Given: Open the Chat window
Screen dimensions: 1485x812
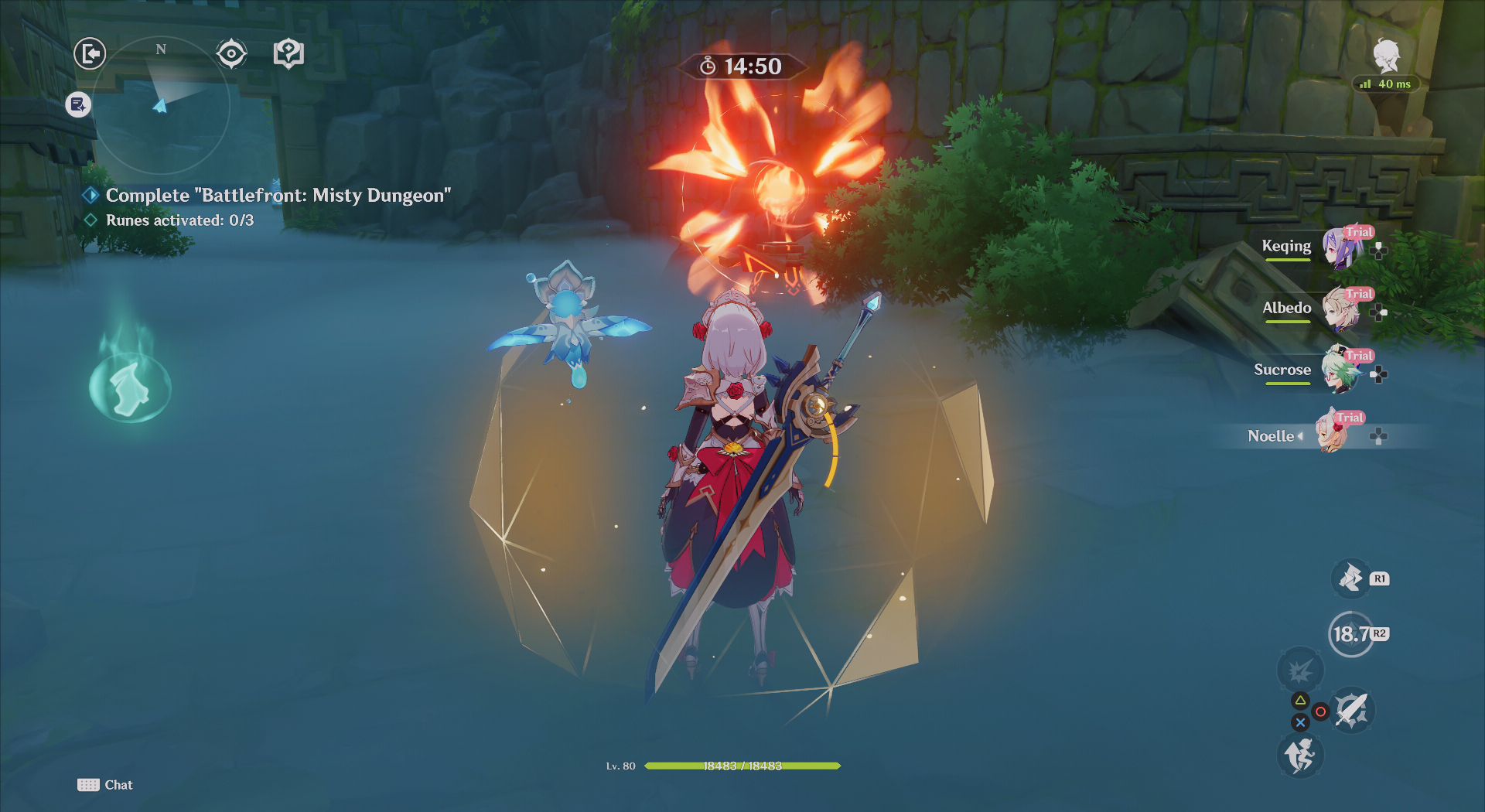Looking at the screenshot, I should [x=104, y=784].
